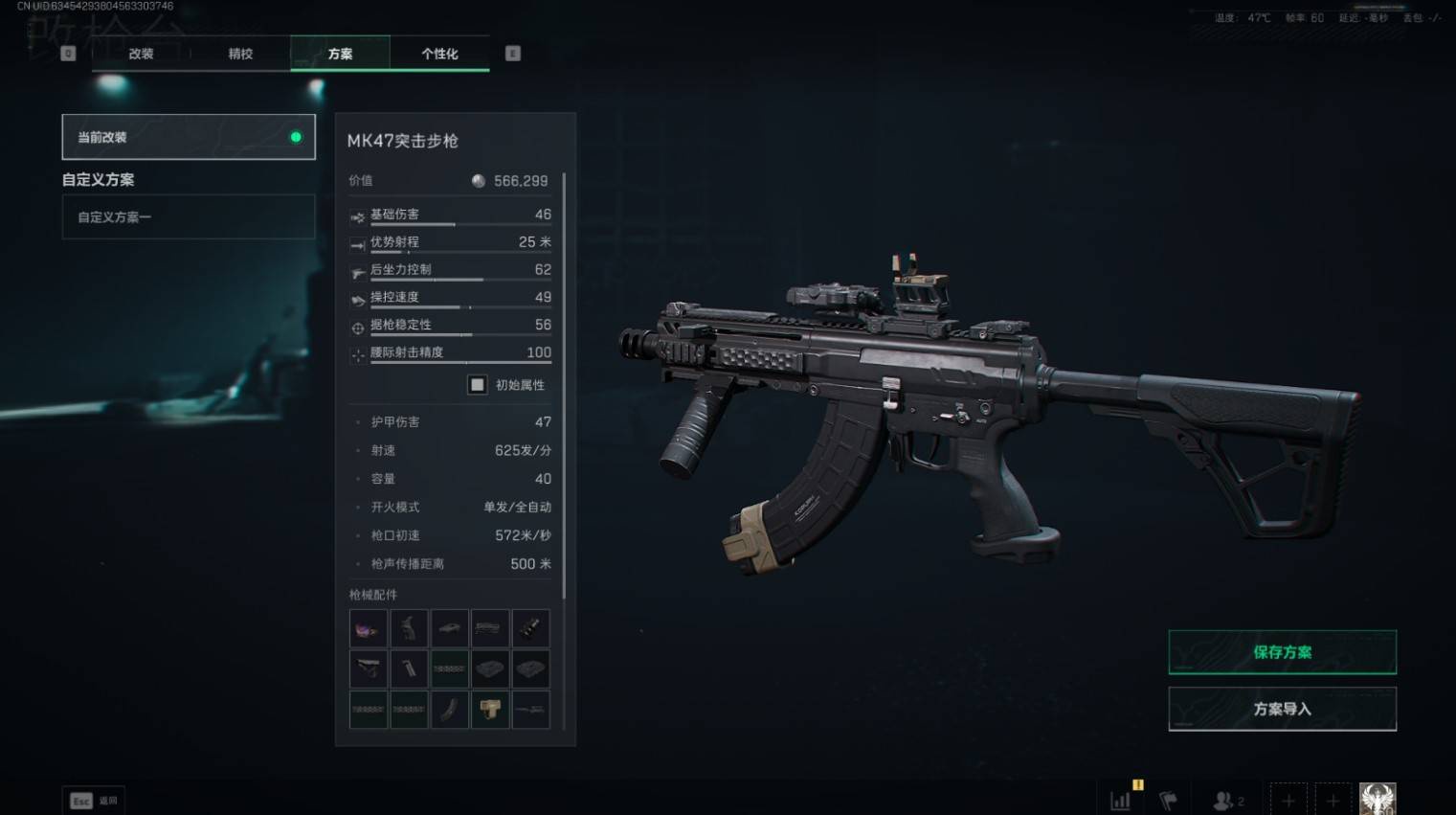Select the tan magazine clamp attachment slot
Viewport: 1456px width, 815px height.
tap(490, 710)
